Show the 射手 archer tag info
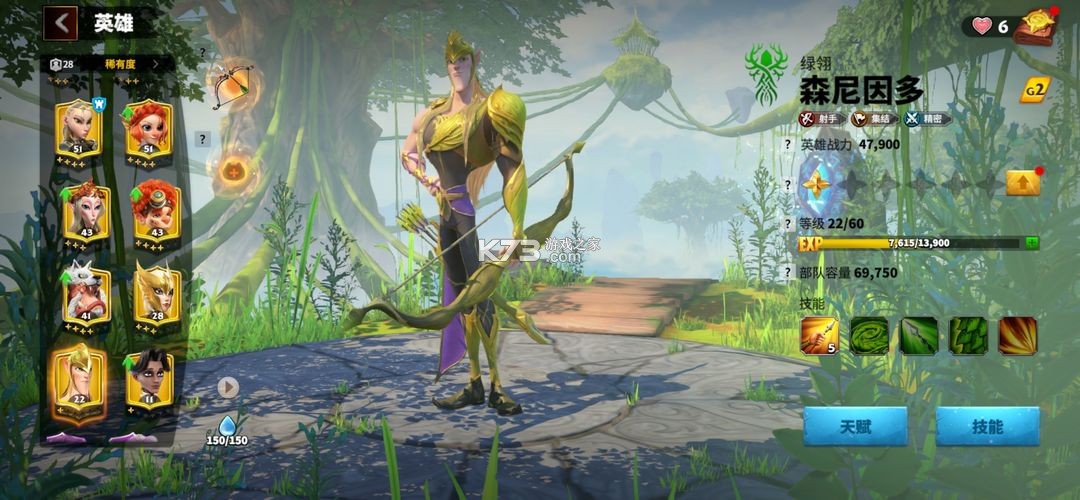 pos(822,119)
